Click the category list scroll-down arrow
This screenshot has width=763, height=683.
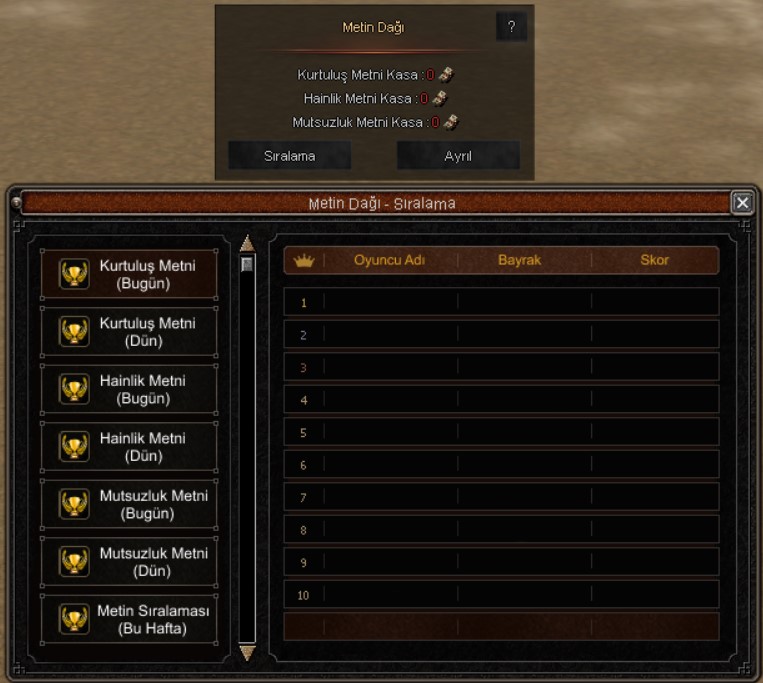(247, 653)
